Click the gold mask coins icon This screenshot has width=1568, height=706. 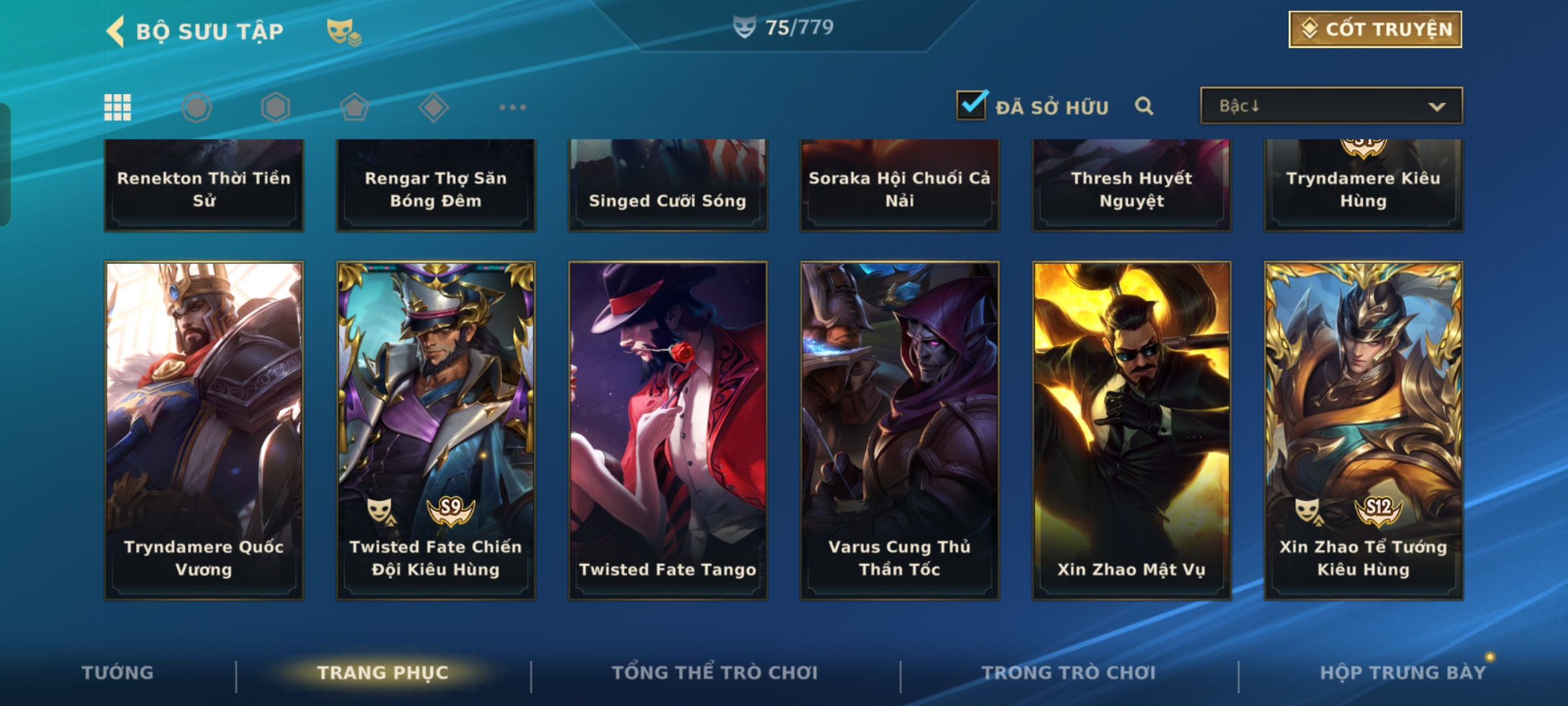coord(343,31)
